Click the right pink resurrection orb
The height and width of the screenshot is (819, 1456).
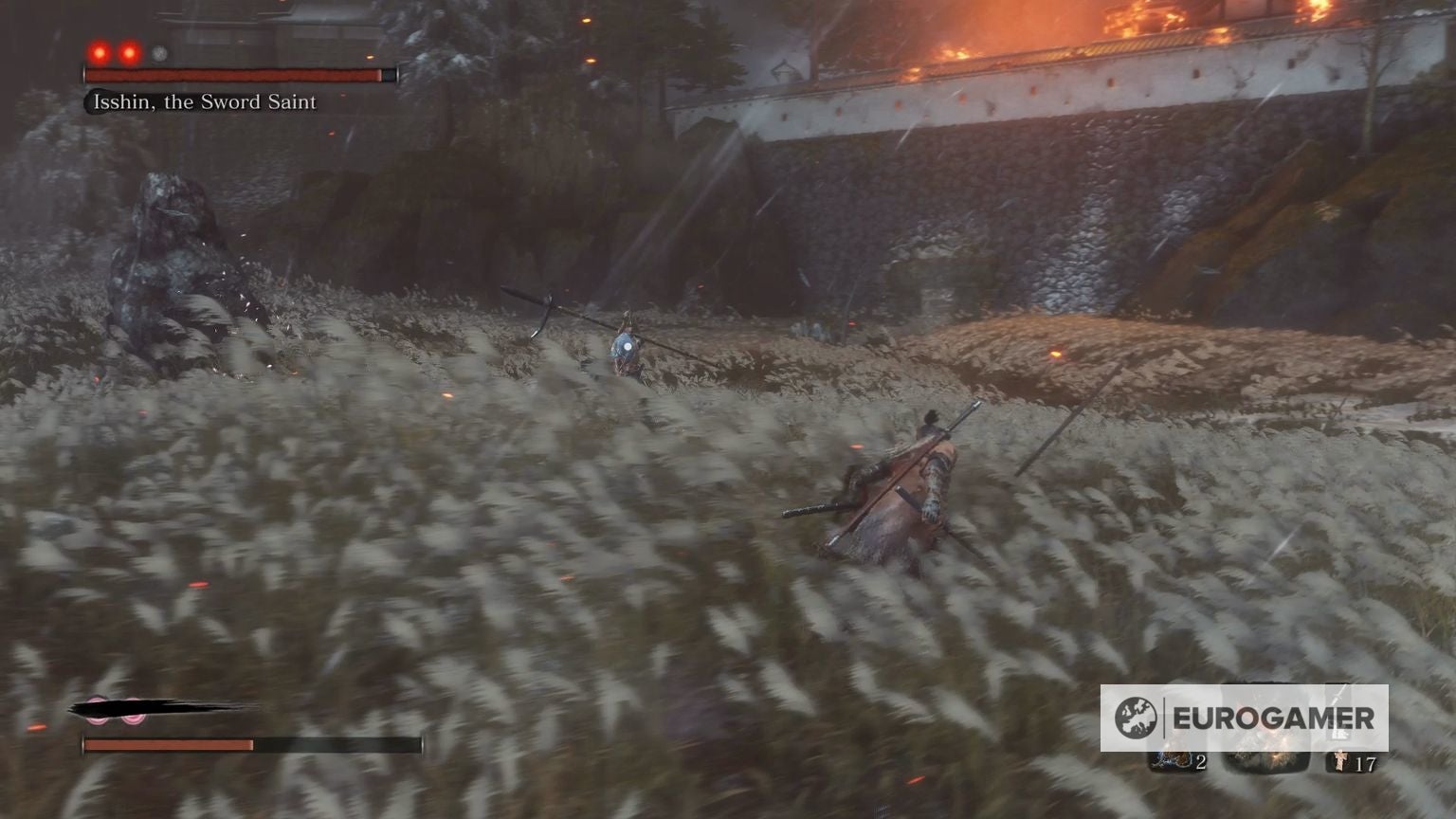(x=131, y=709)
